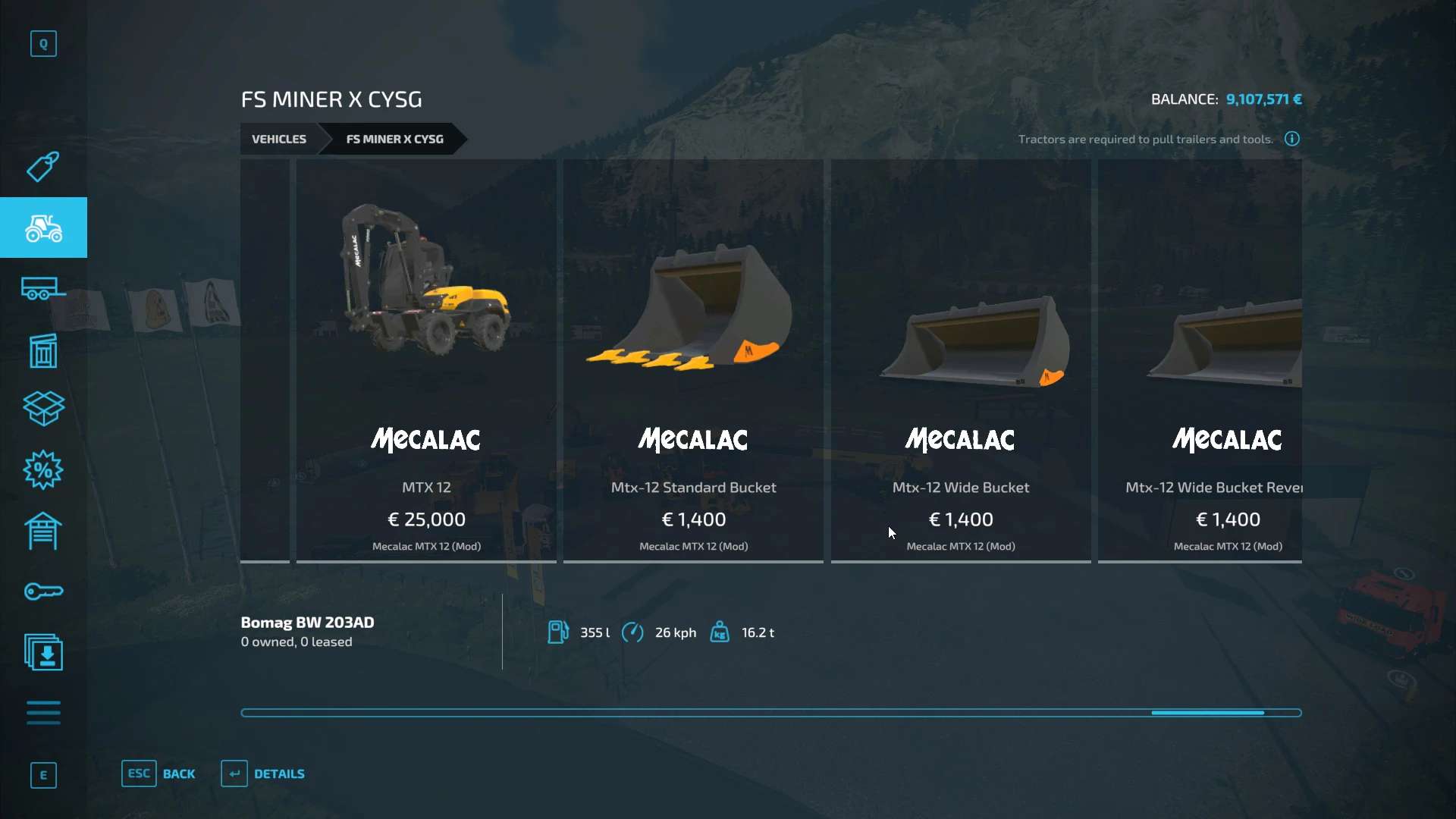
Task: Open the download mods category
Action: [x=43, y=652]
